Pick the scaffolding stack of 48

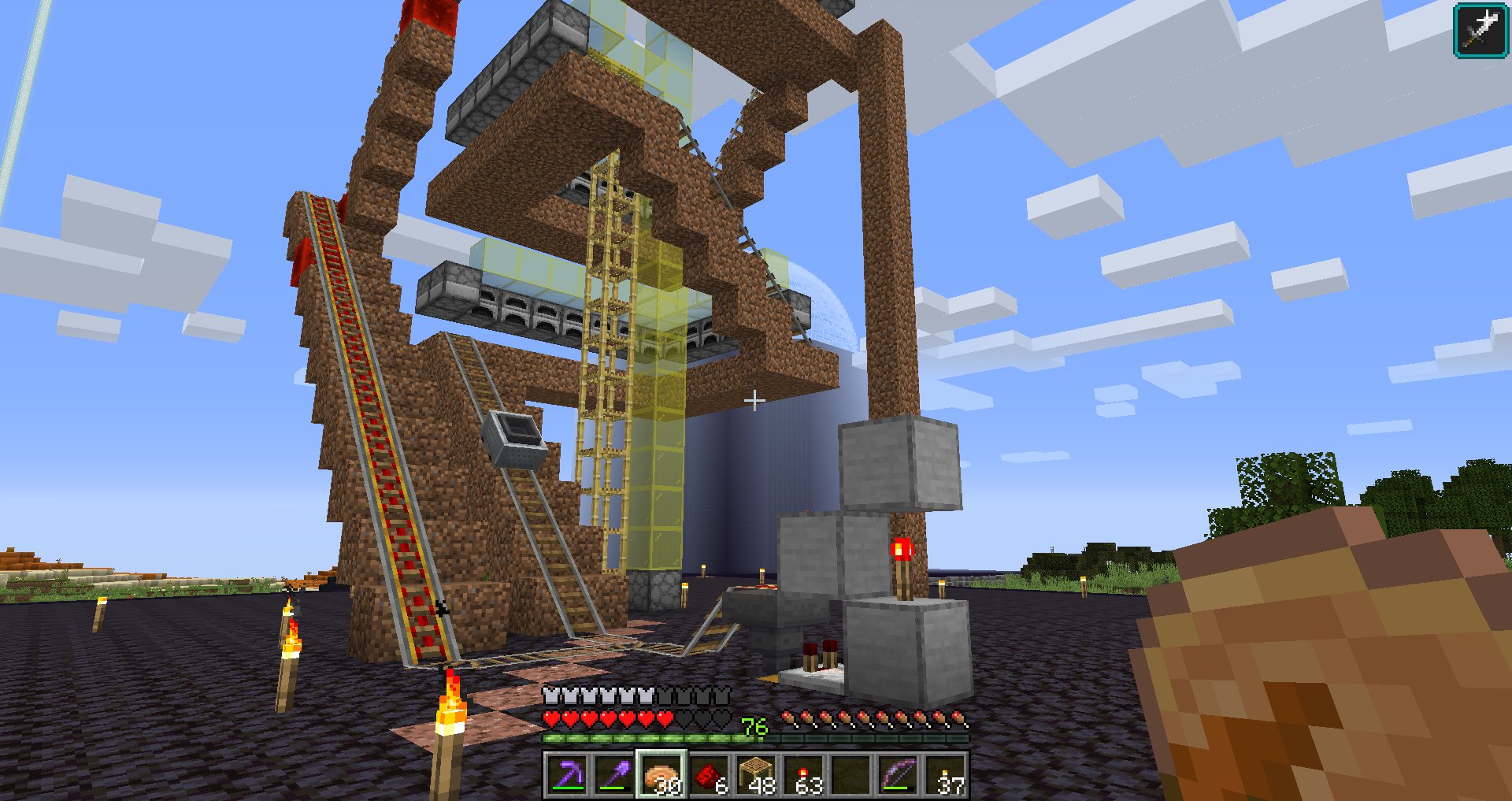[x=756, y=776]
